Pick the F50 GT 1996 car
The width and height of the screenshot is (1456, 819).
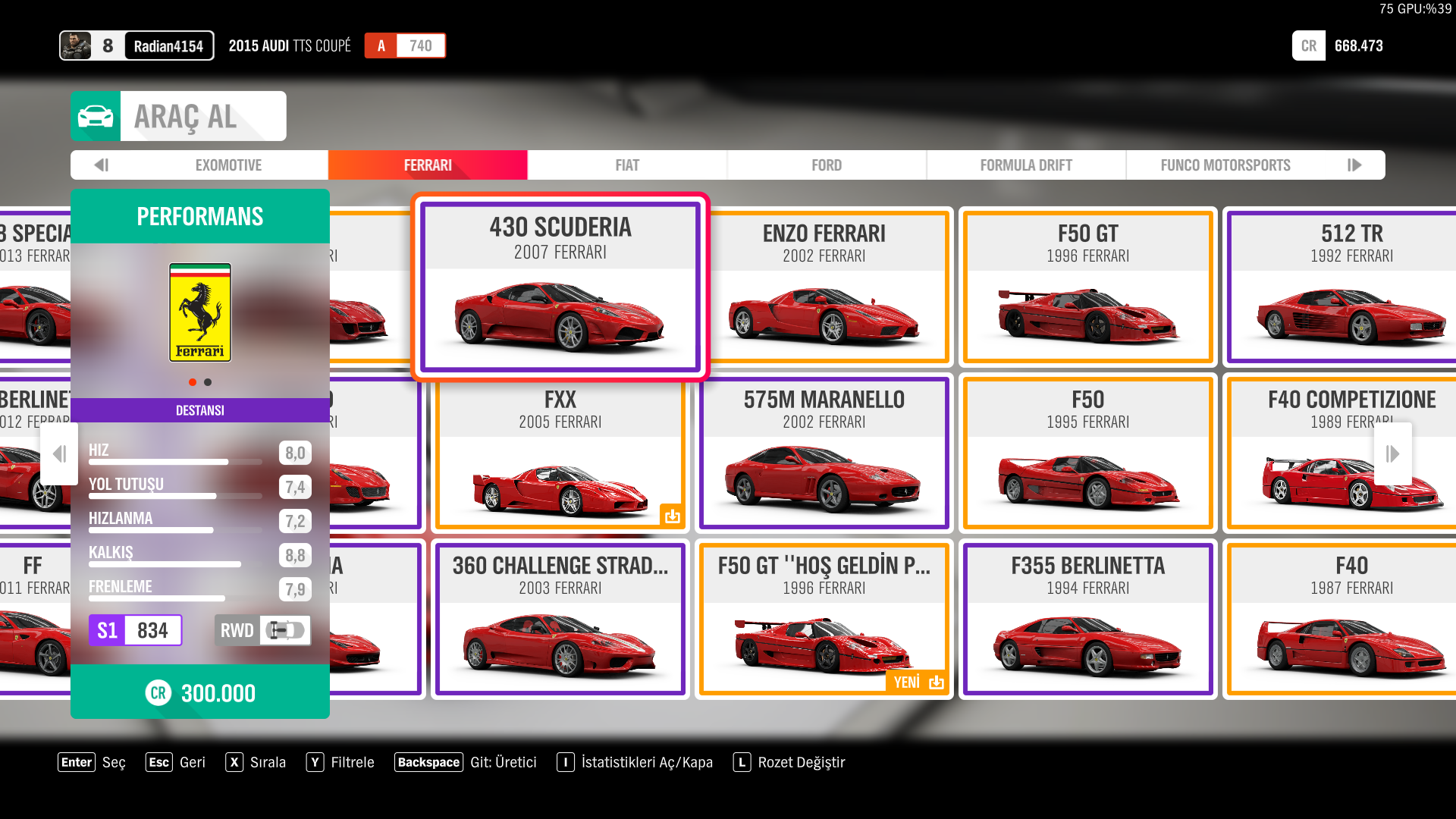tap(1088, 287)
